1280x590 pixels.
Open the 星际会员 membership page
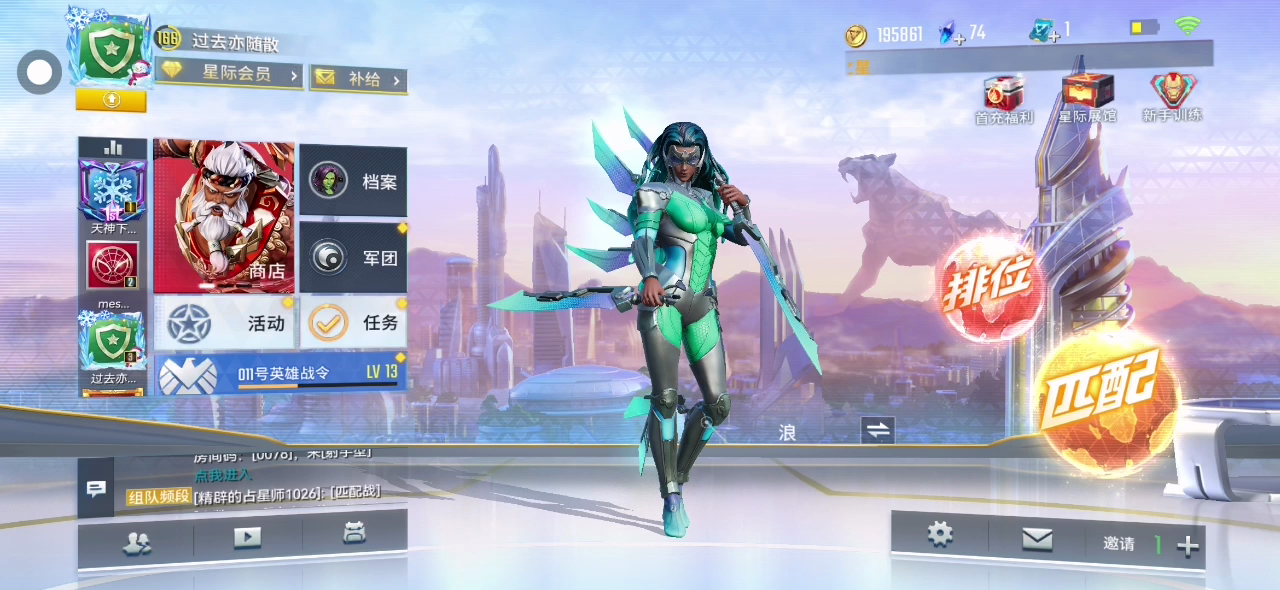(230, 74)
